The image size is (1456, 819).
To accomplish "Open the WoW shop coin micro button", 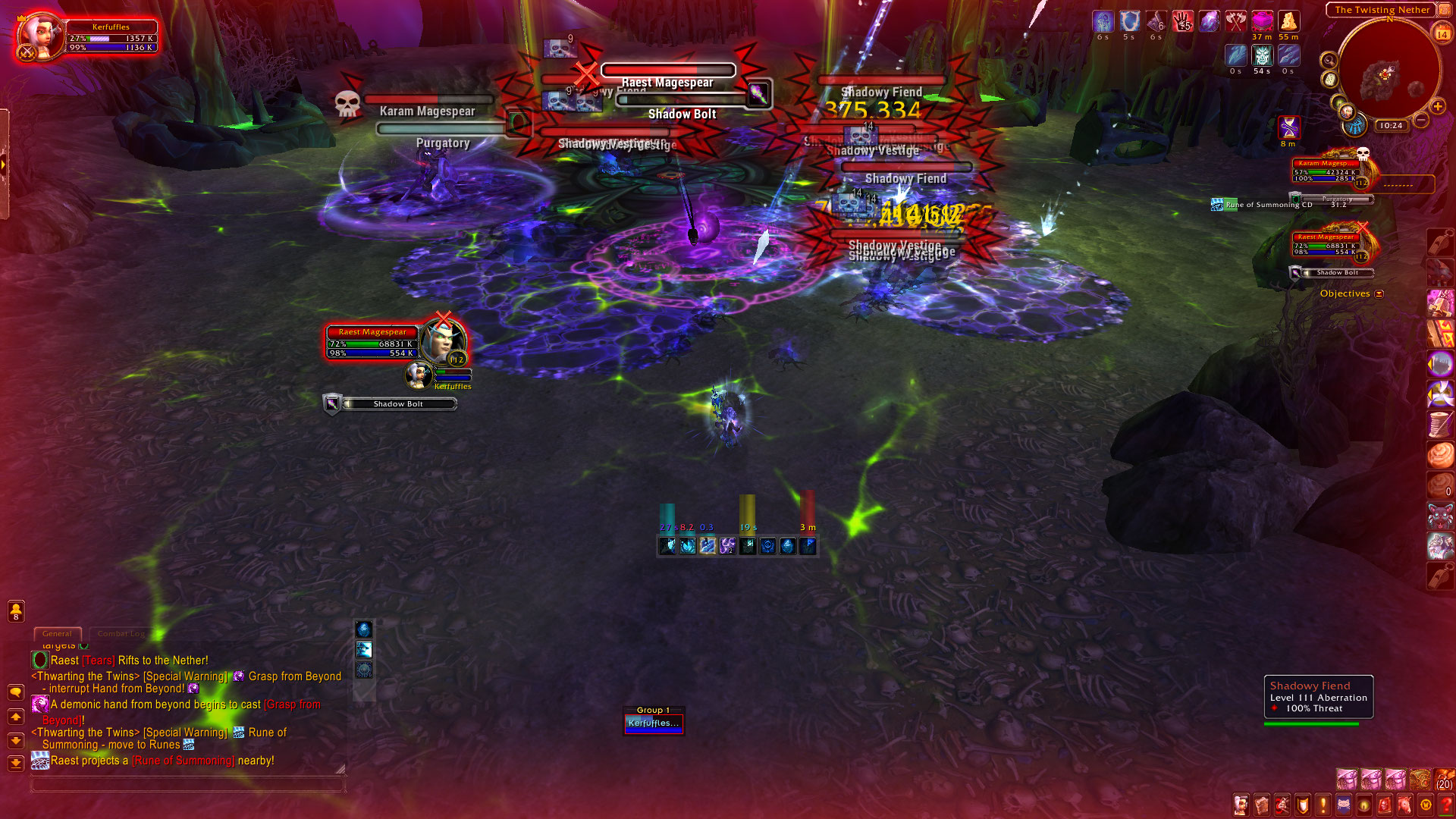I will point(1426,805).
